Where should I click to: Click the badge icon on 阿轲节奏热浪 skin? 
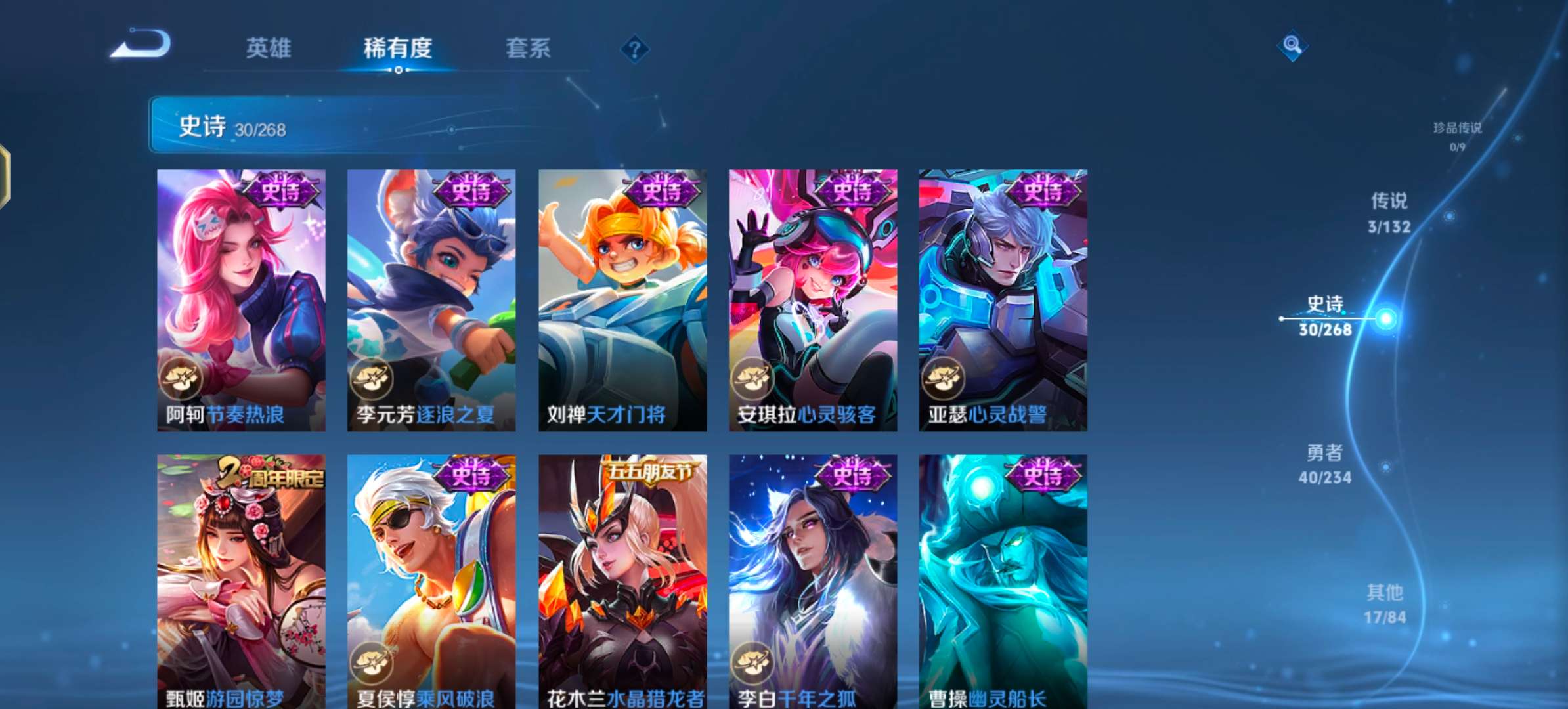183,379
